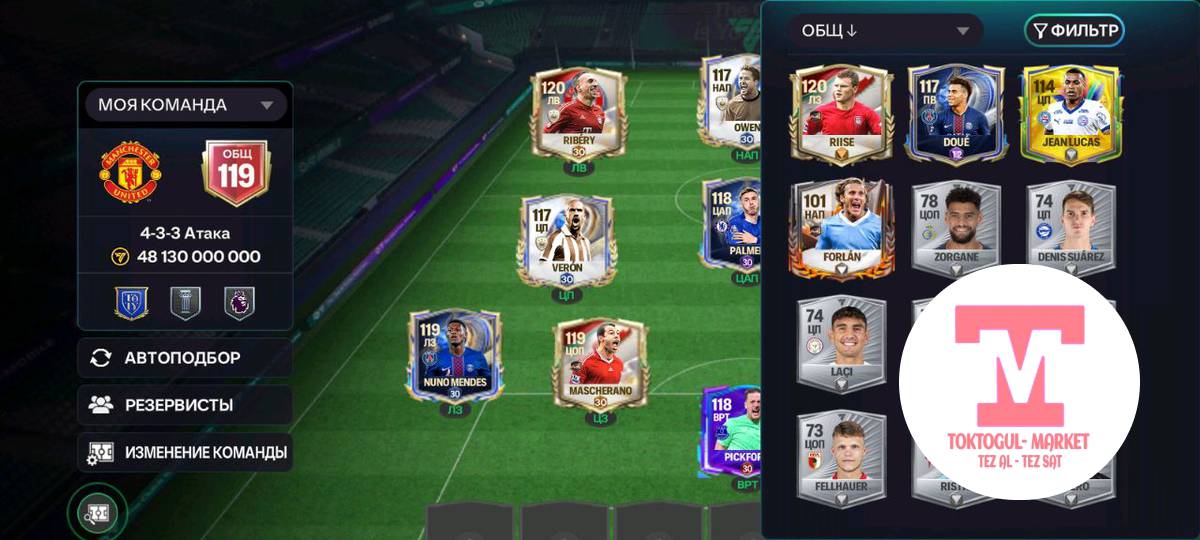
Task: Click the round tactics icon button
Action: pos(97,514)
